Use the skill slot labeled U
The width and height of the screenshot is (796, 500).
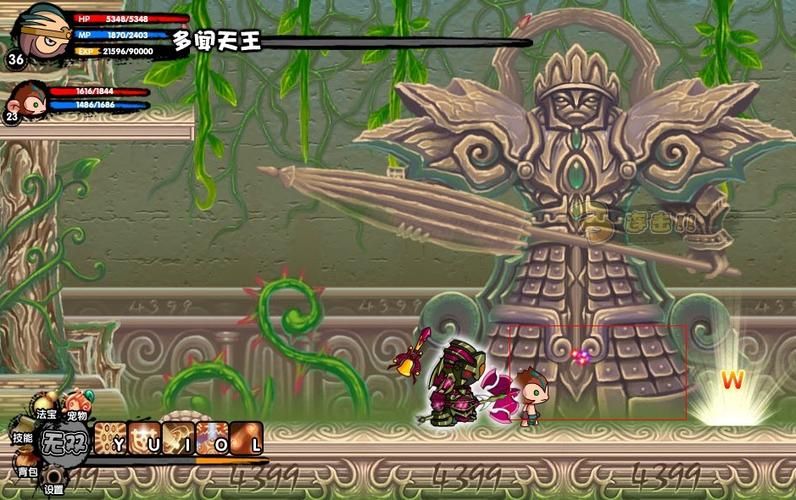(144, 440)
